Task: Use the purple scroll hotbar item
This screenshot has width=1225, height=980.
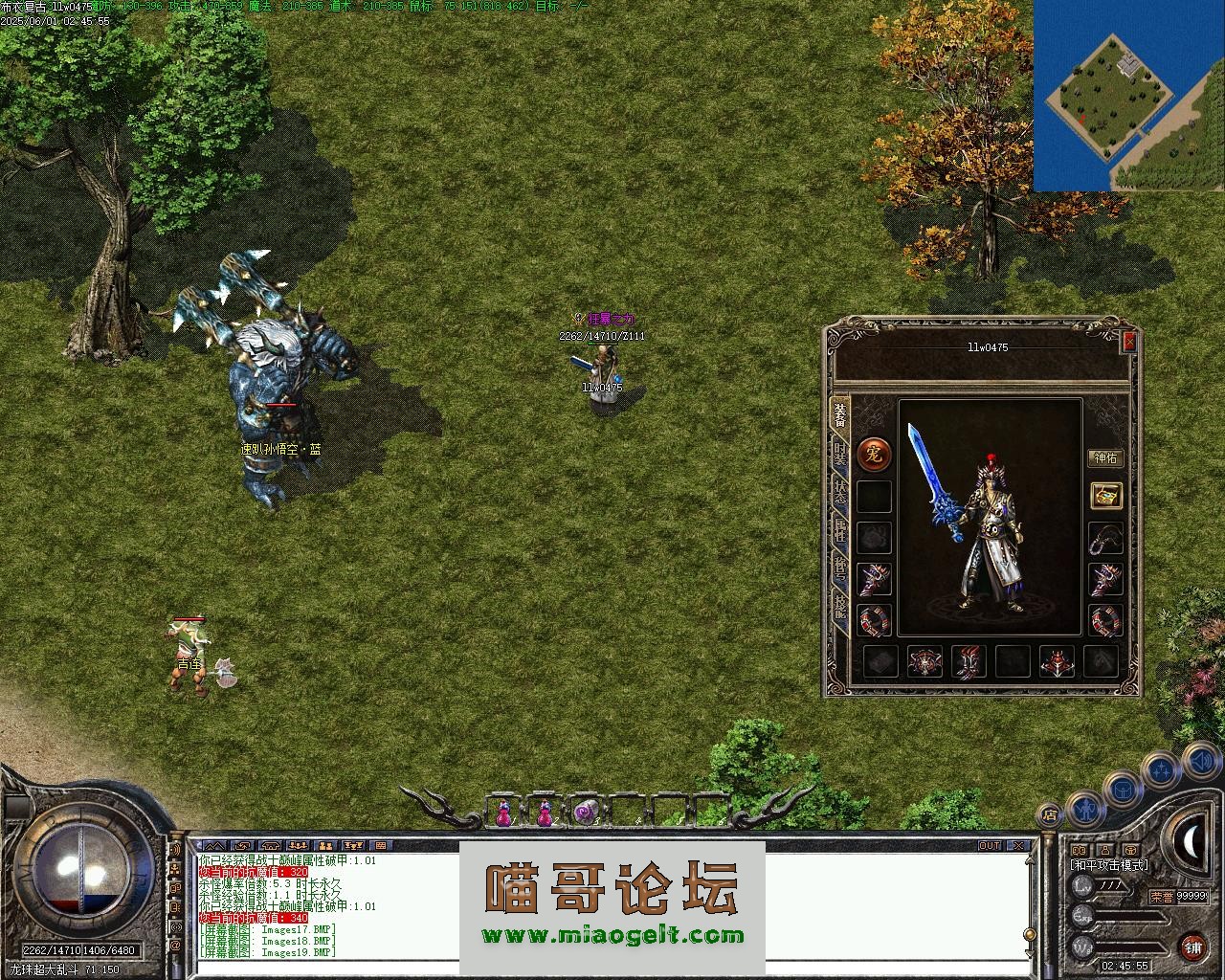Action: pyautogui.click(x=585, y=813)
